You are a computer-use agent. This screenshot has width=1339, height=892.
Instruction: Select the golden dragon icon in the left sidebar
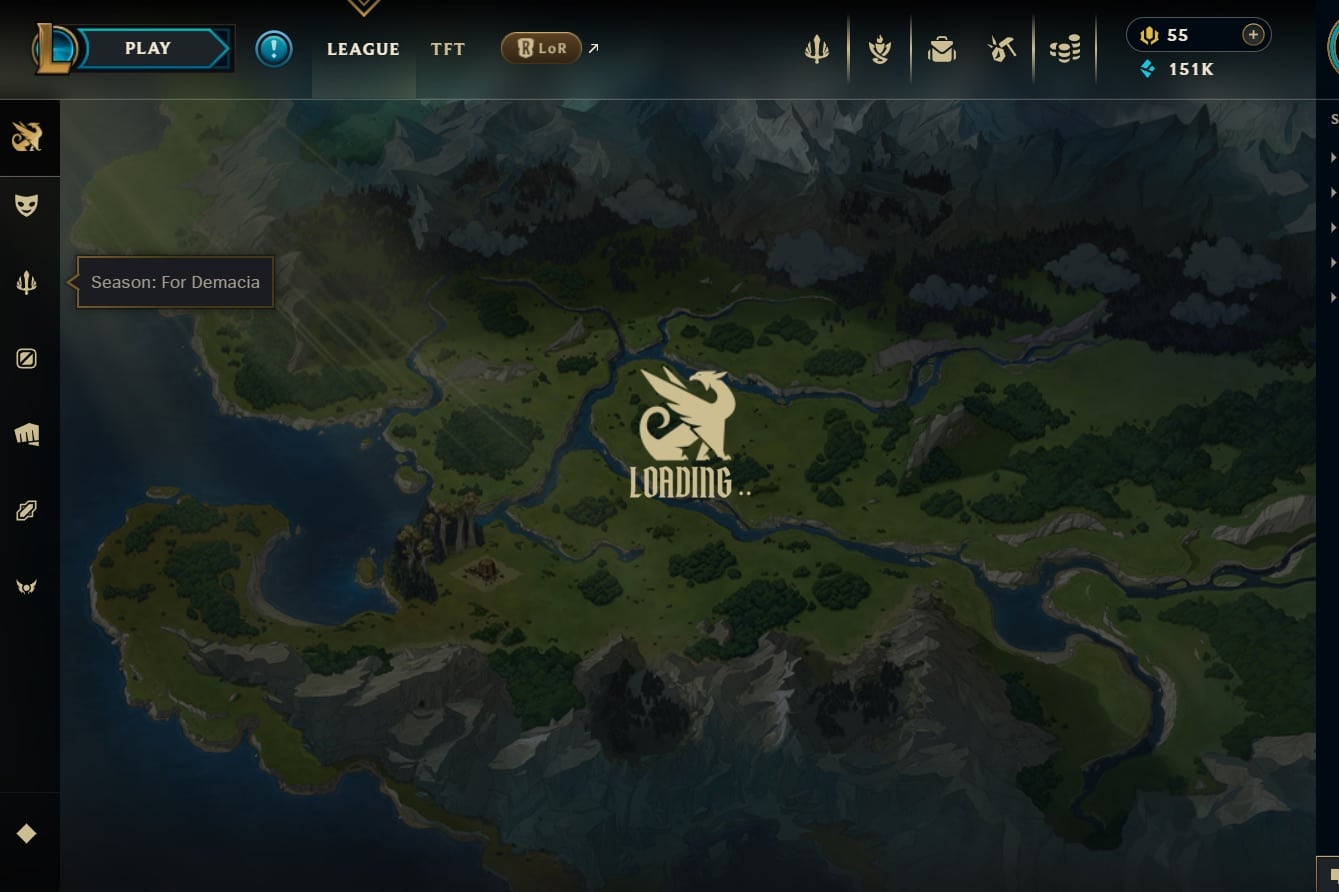click(x=27, y=138)
